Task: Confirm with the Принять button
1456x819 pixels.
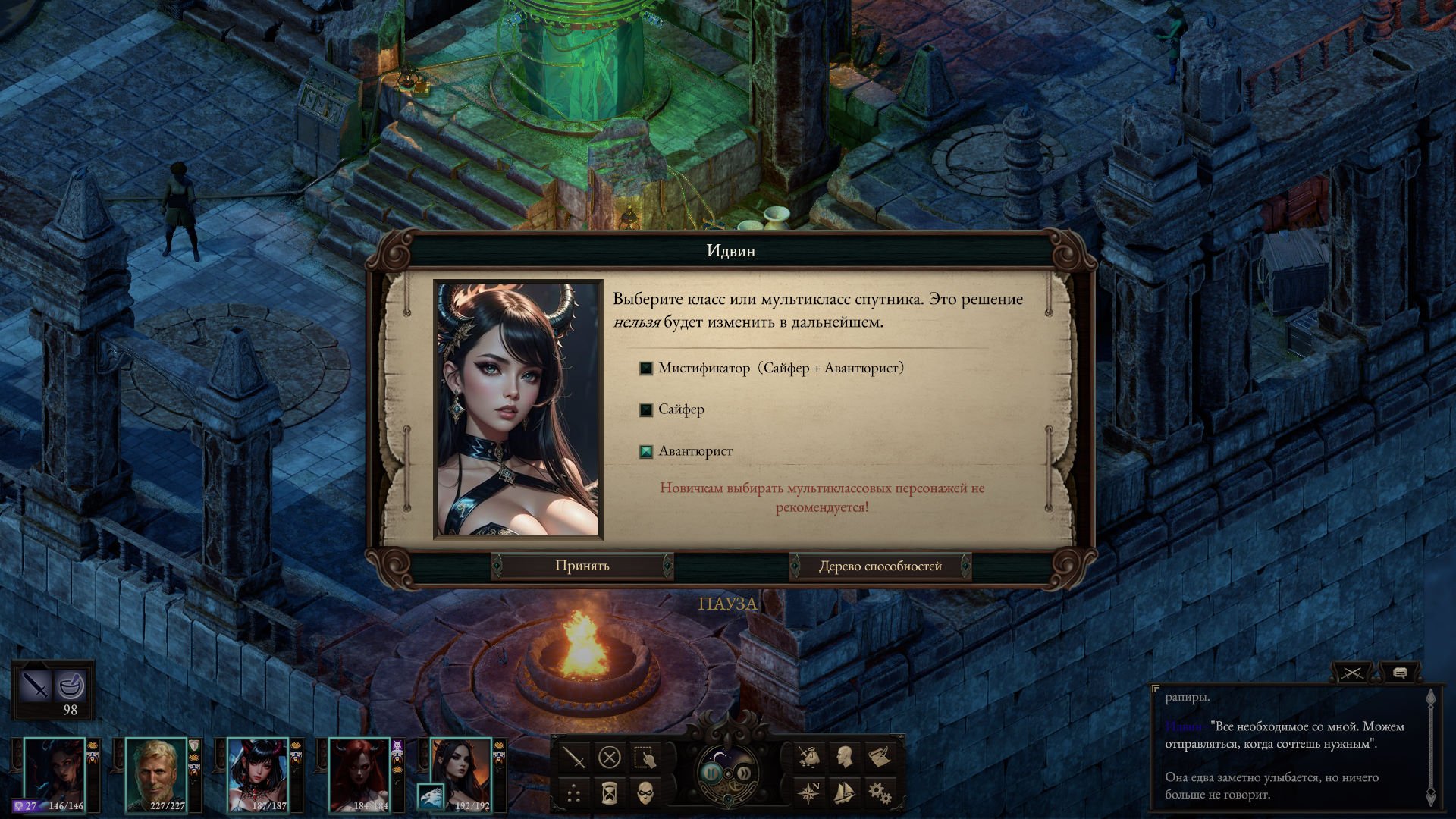Action: tap(582, 566)
